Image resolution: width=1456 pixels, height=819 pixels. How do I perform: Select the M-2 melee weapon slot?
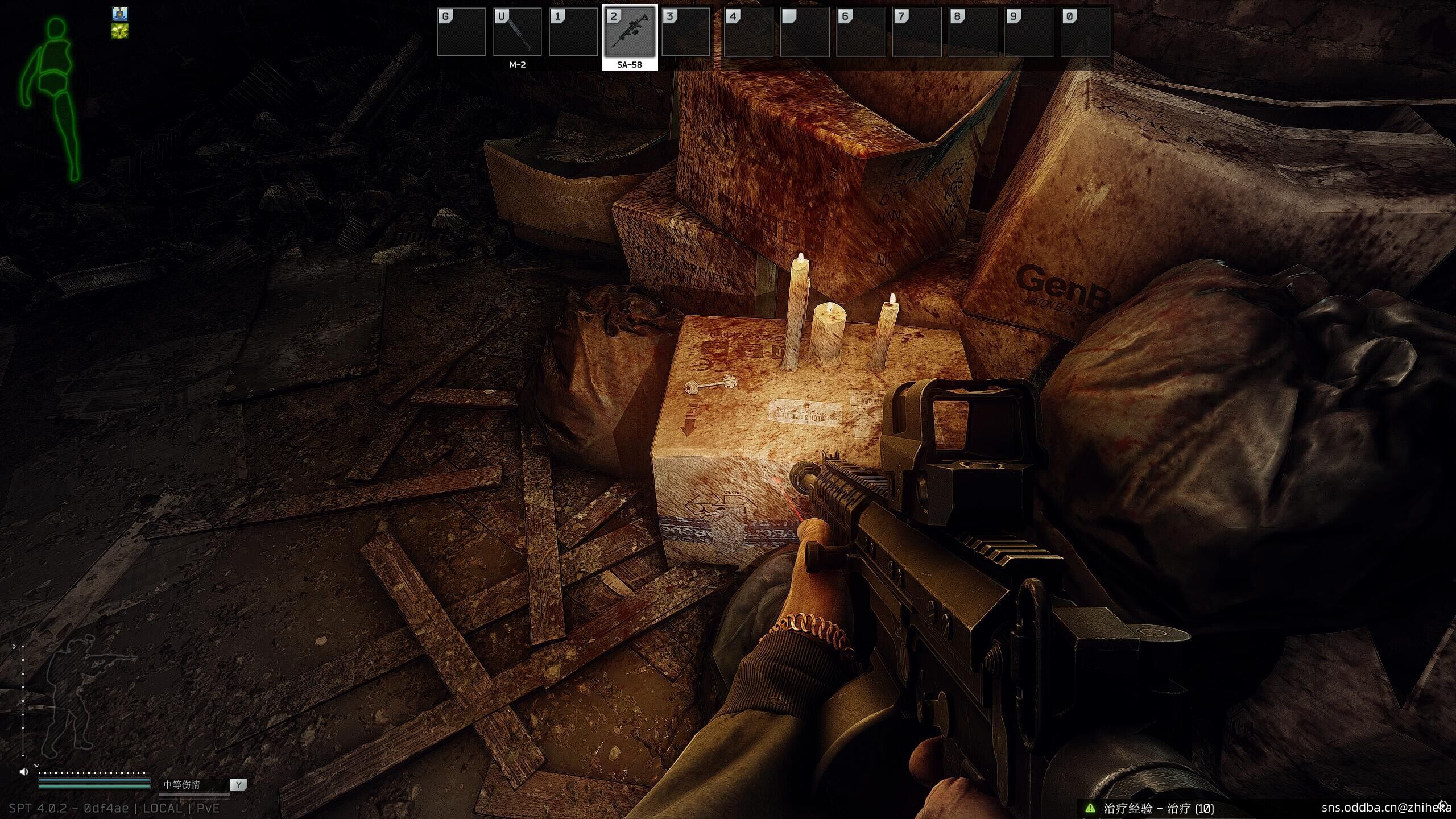point(517,33)
